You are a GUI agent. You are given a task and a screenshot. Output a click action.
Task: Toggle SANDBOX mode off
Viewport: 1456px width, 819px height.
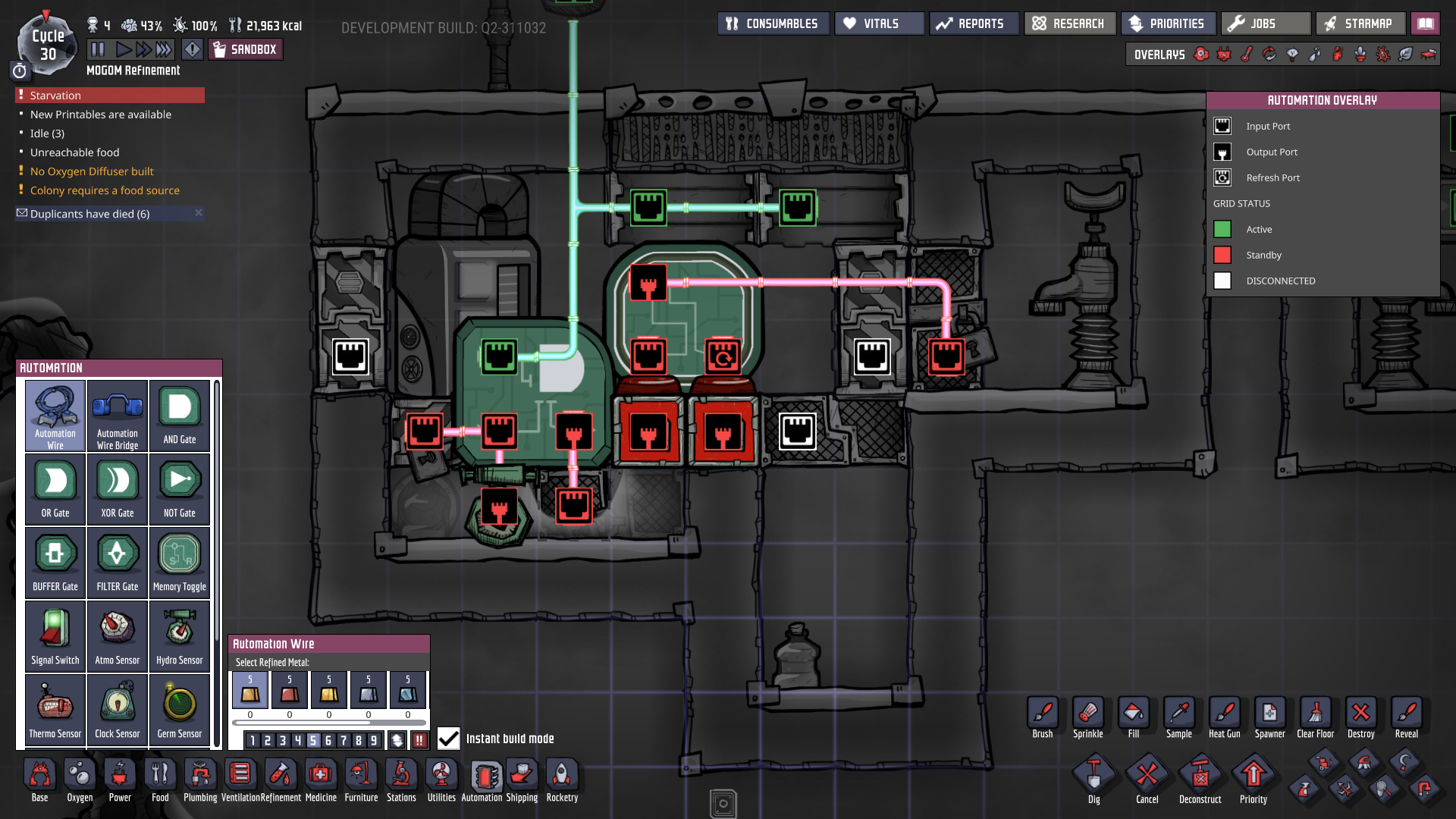point(245,49)
